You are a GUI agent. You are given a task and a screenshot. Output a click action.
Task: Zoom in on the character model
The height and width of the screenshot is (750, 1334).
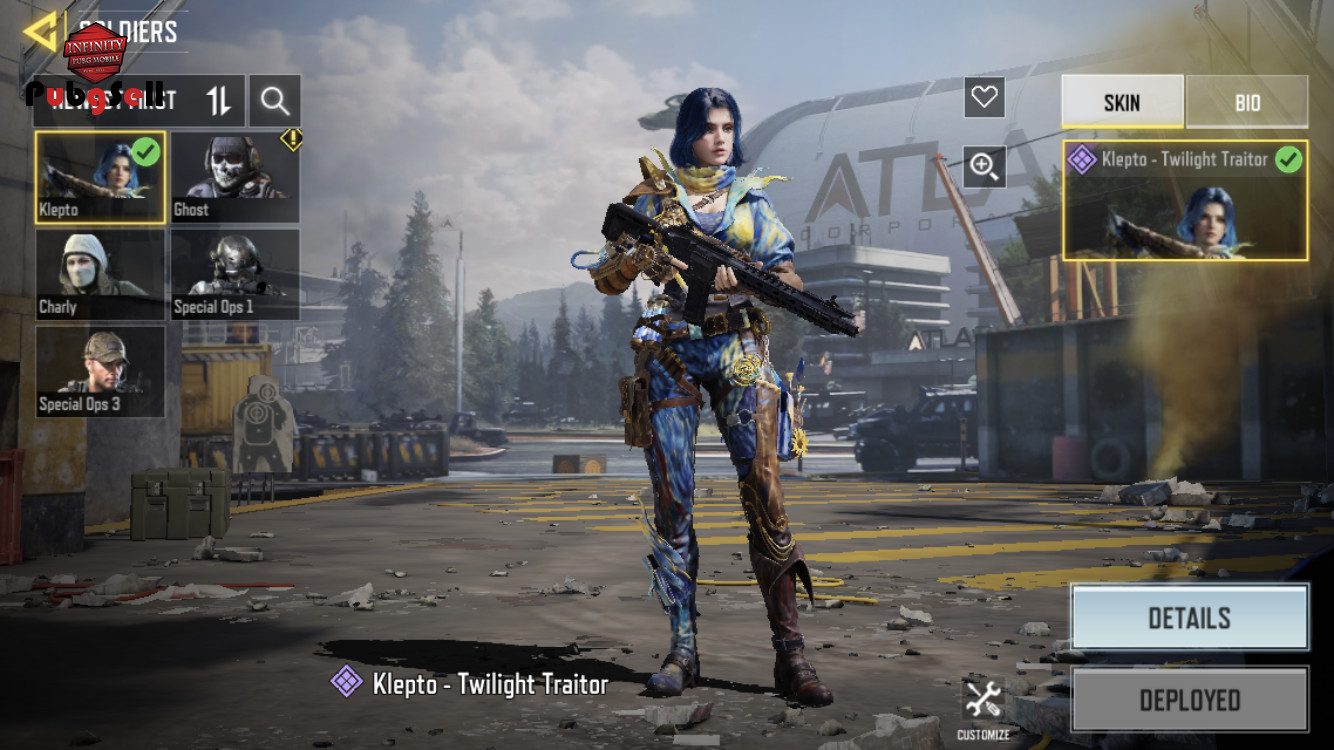coord(984,167)
